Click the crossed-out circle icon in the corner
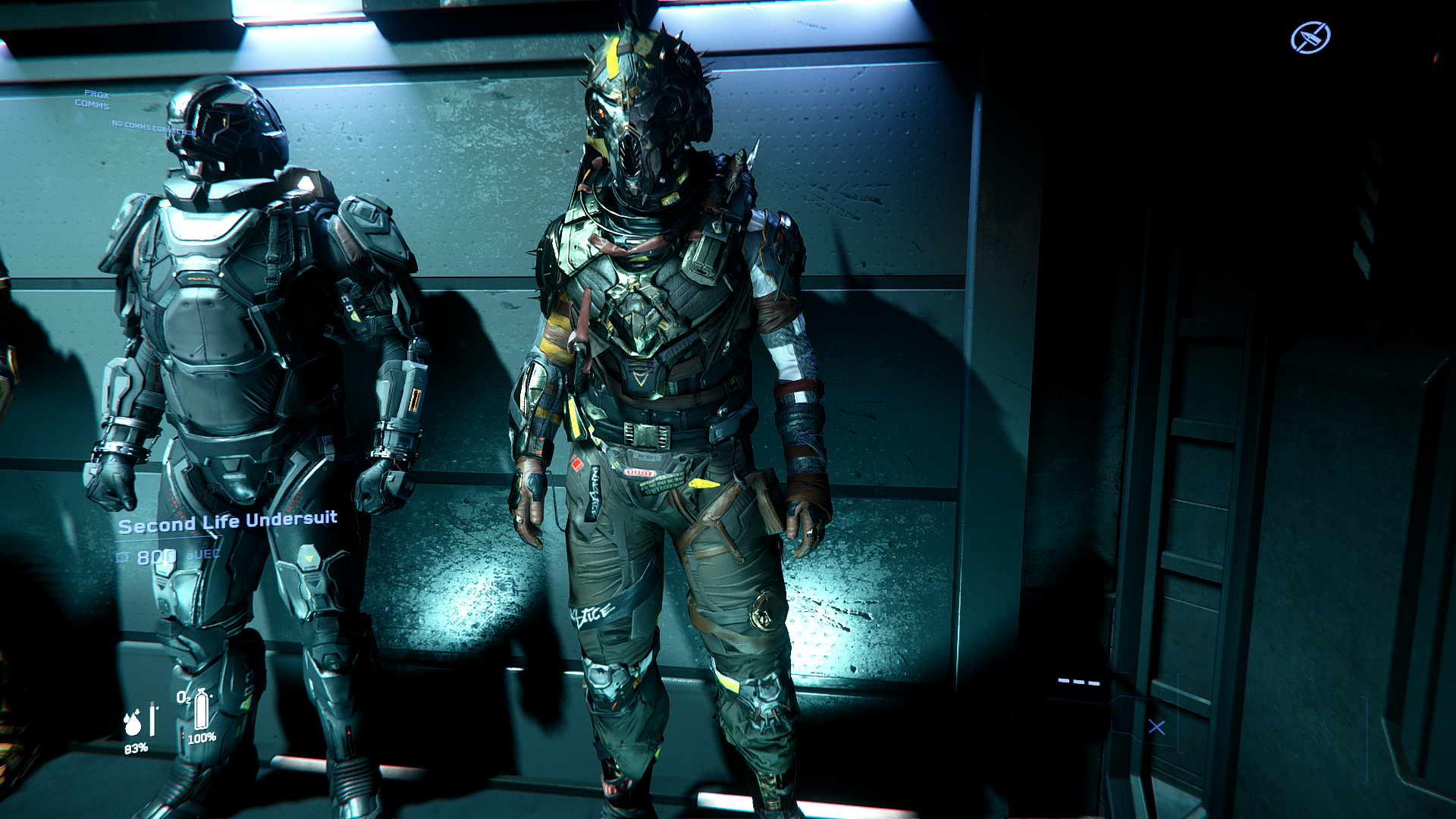The width and height of the screenshot is (1456, 819). (1310, 37)
